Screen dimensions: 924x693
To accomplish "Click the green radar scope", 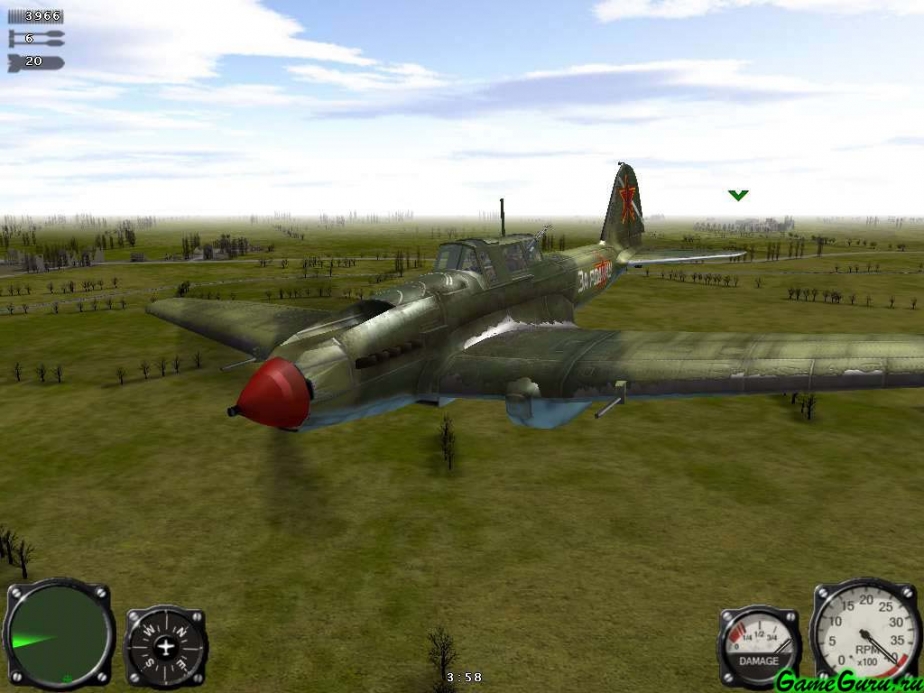I will pos(58,633).
